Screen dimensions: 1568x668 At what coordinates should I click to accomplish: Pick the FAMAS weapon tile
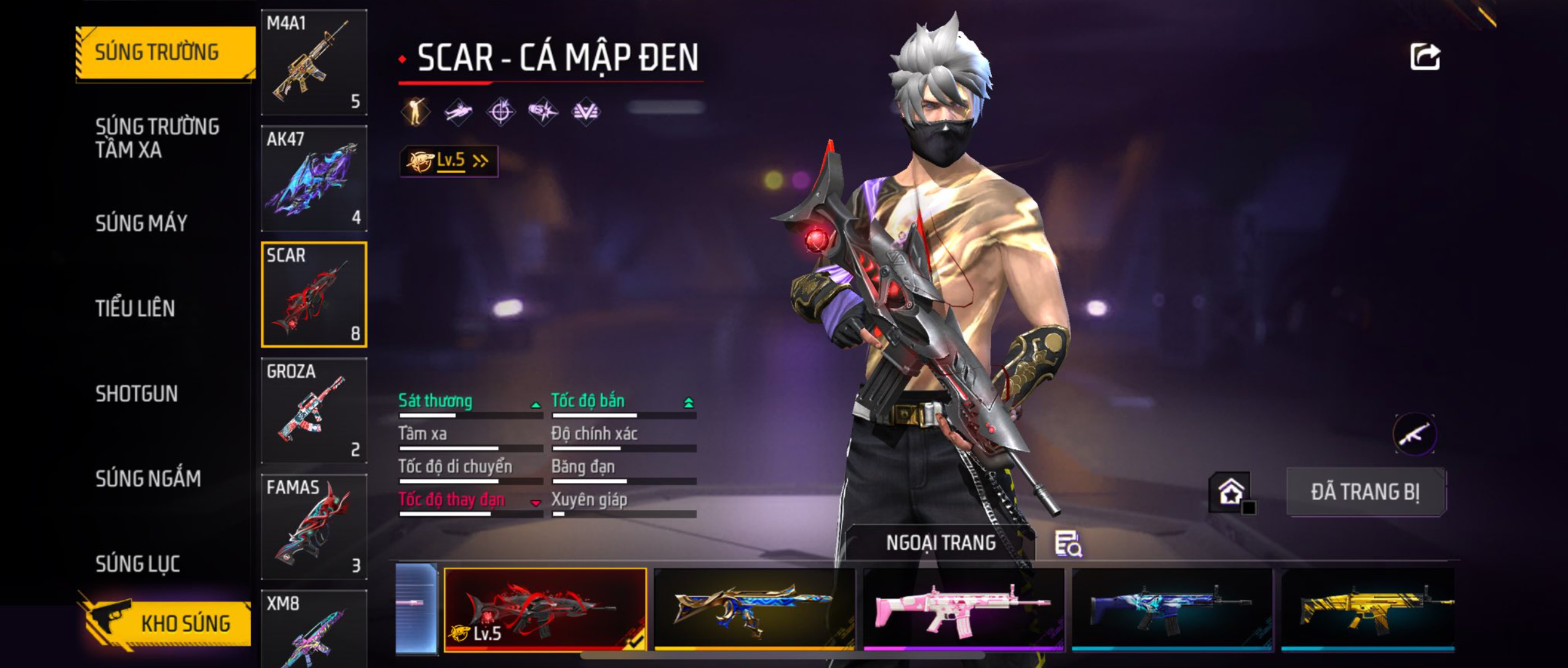point(314,527)
